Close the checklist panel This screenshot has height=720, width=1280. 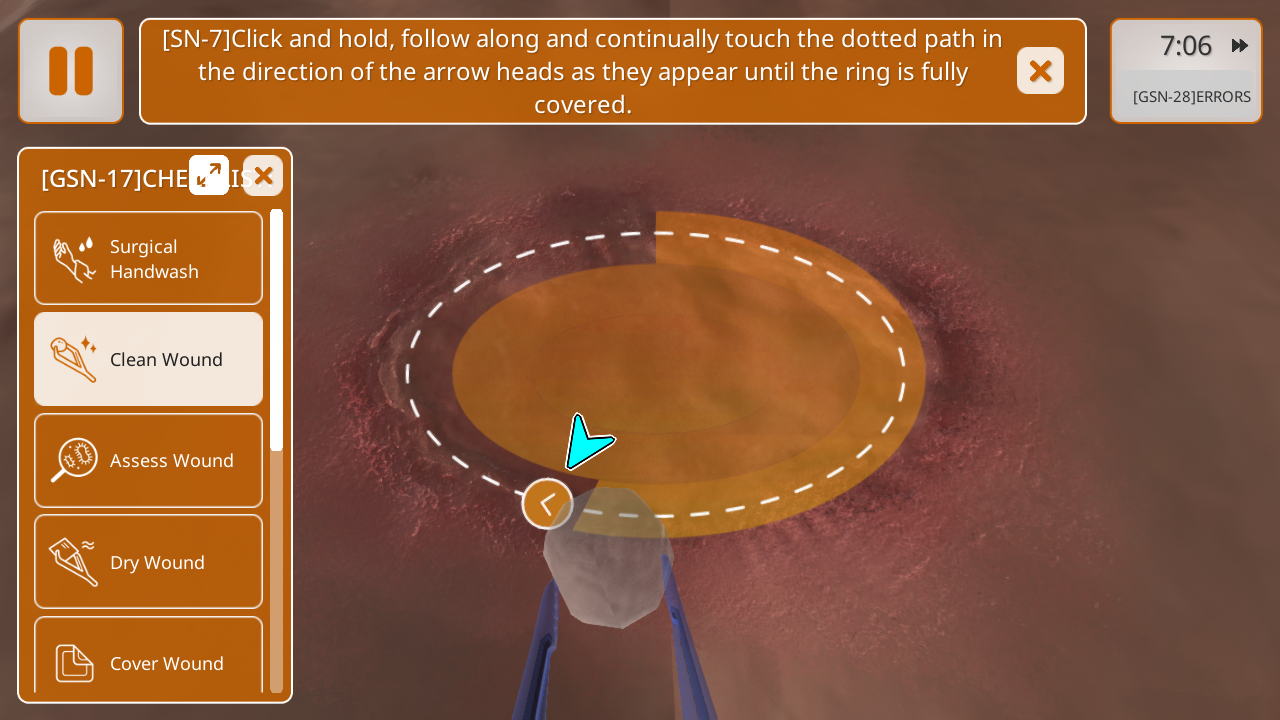coord(263,176)
